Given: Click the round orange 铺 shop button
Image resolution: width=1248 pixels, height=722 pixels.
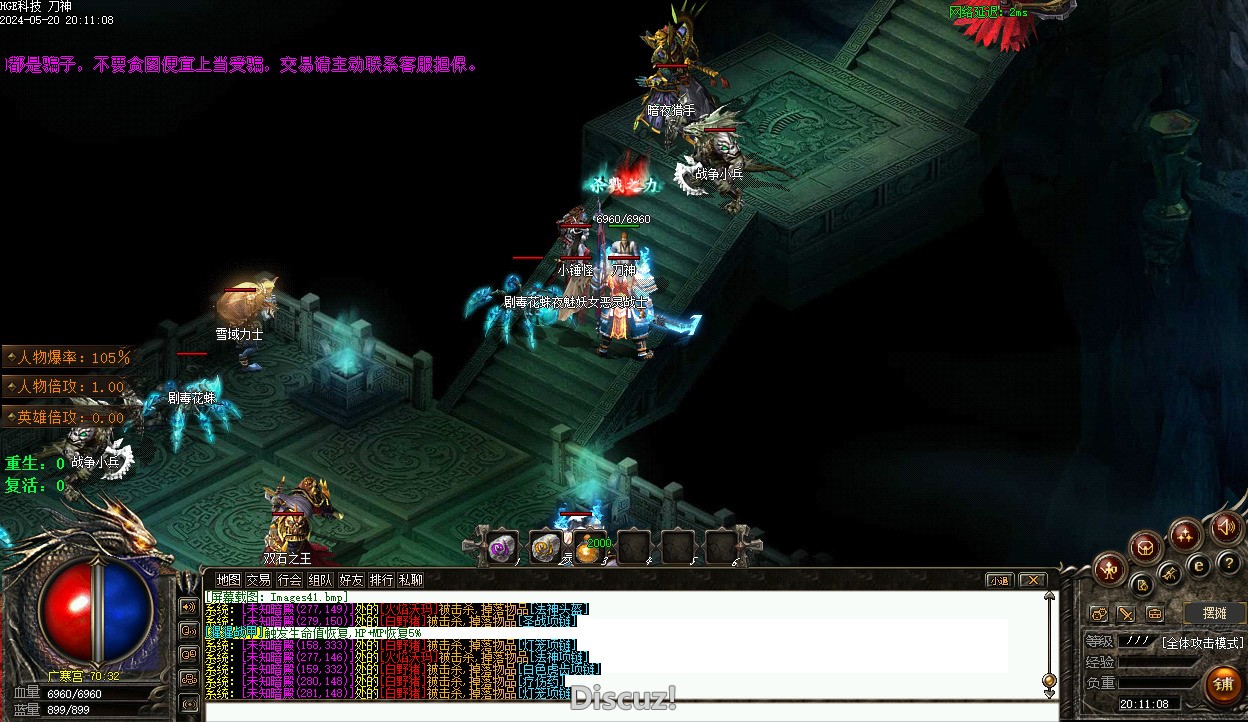Looking at the screenshot, I should coord(1223,685).
